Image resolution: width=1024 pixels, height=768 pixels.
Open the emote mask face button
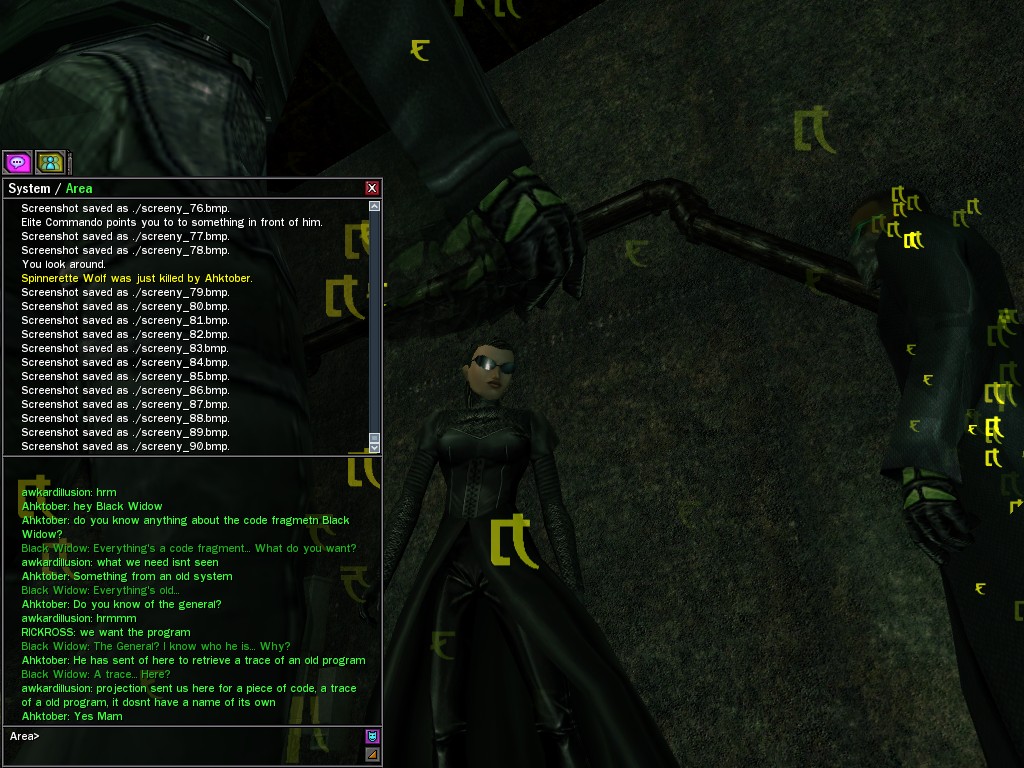coord(372,737)
